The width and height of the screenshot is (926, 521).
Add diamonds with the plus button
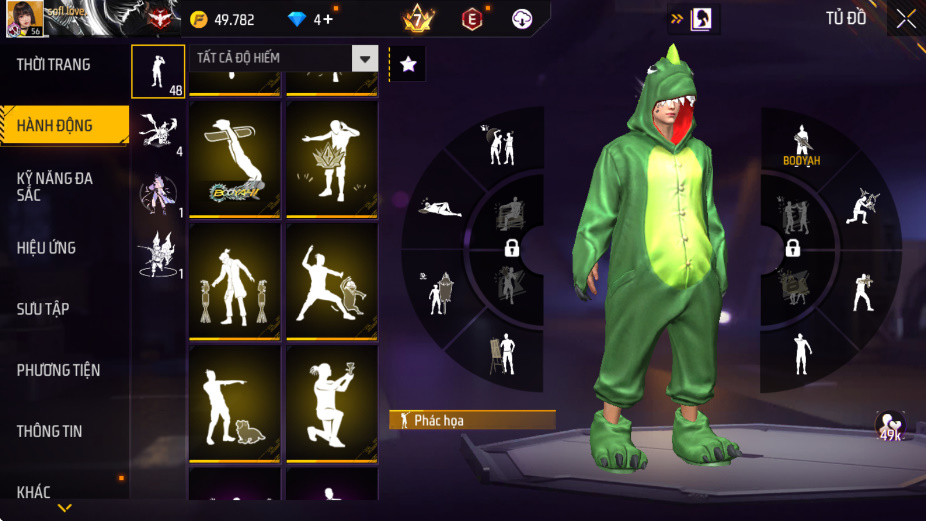coord(328,19)
